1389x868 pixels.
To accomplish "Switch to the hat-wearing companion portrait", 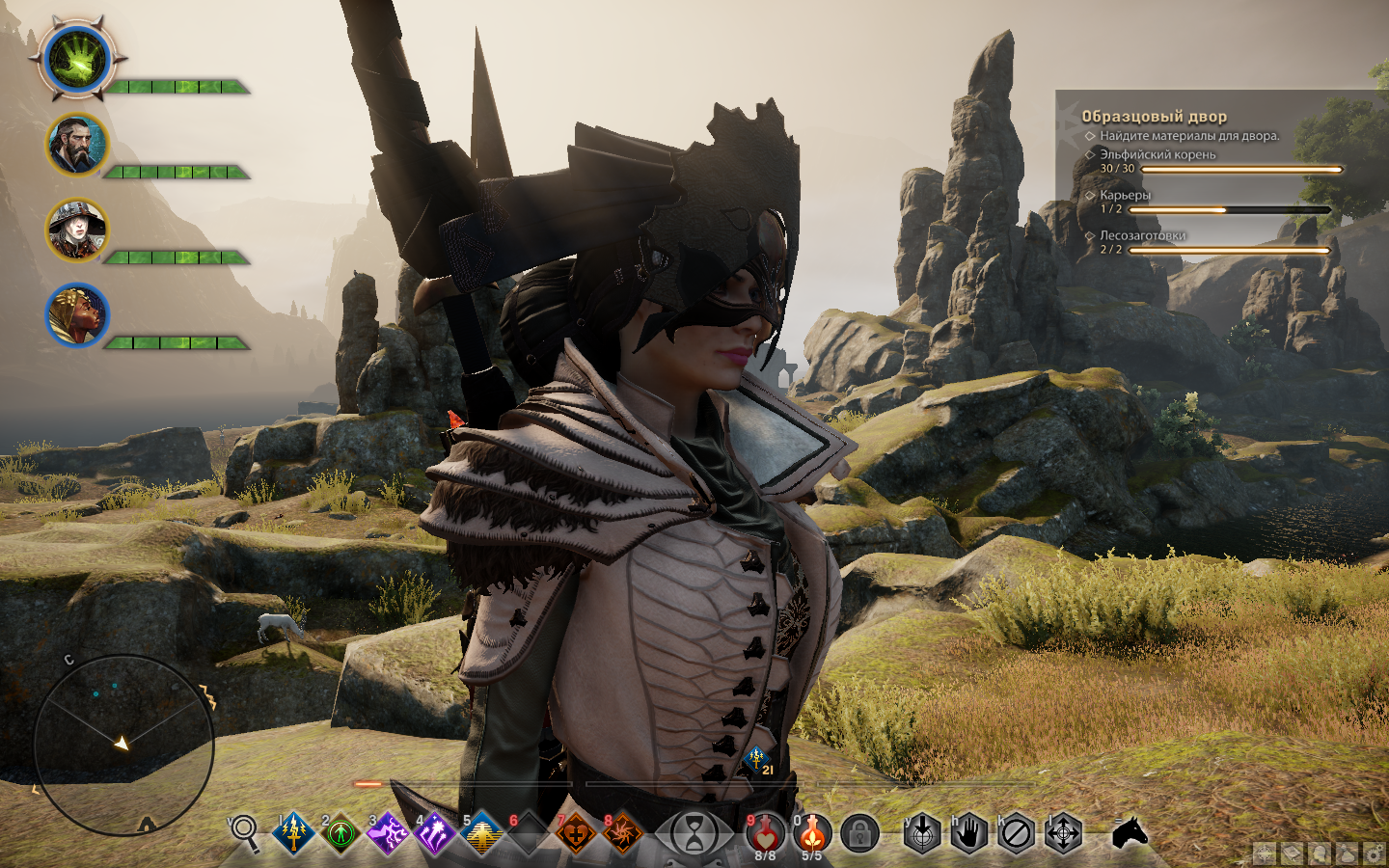I will coord(76,231).
